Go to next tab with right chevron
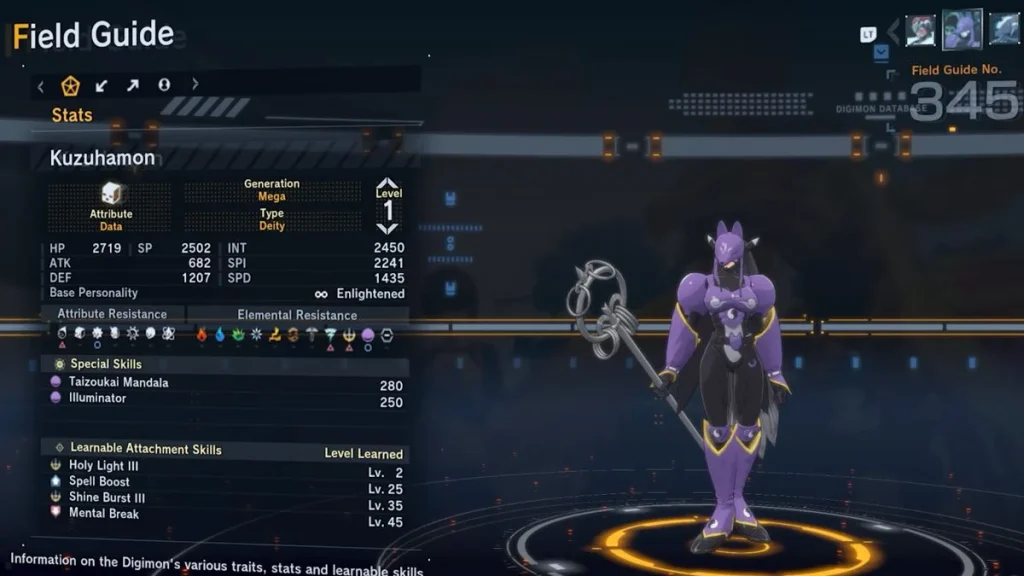 tap(195, 86)
